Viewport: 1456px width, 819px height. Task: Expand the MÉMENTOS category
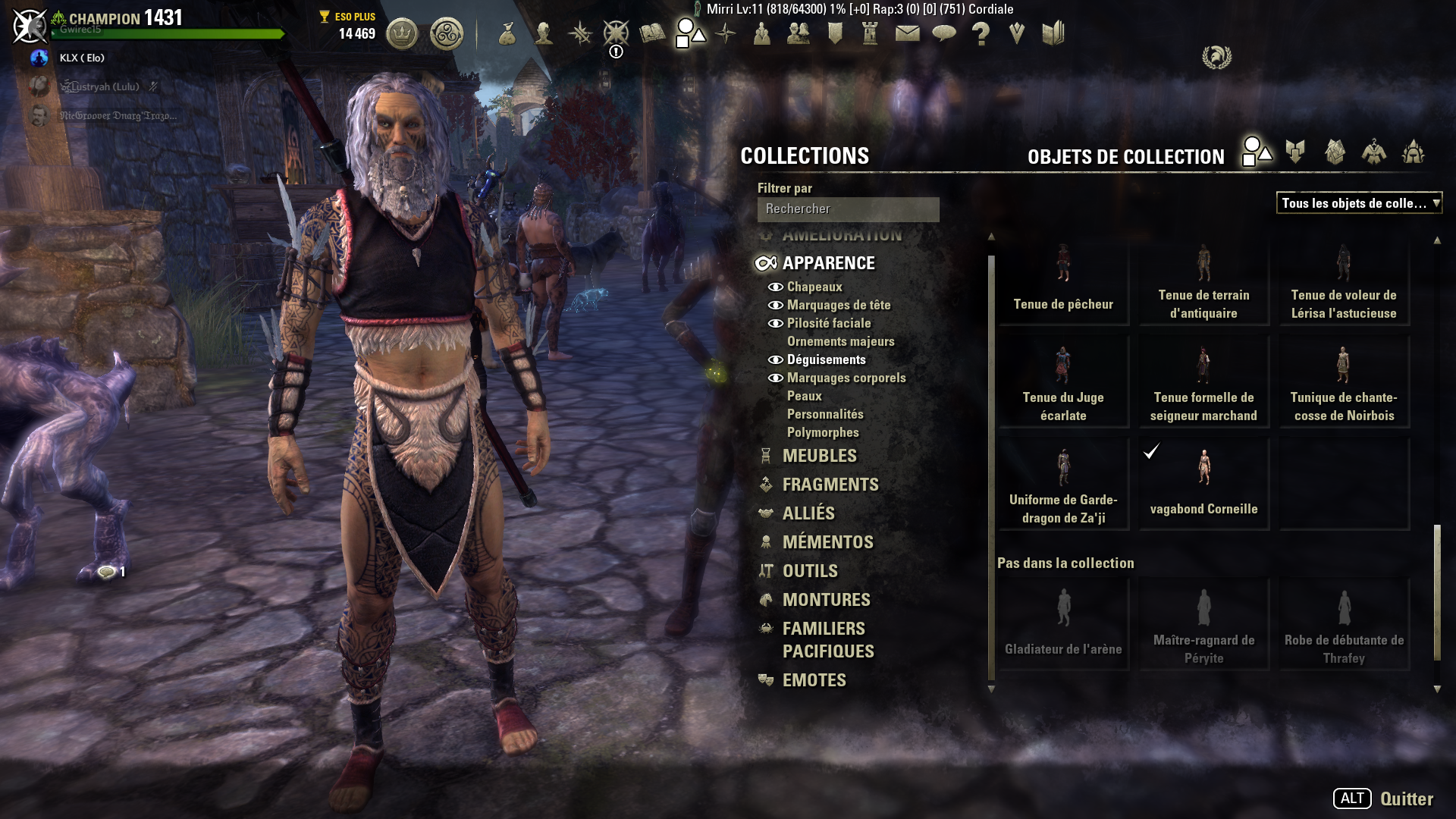click(x=827, y=542)
